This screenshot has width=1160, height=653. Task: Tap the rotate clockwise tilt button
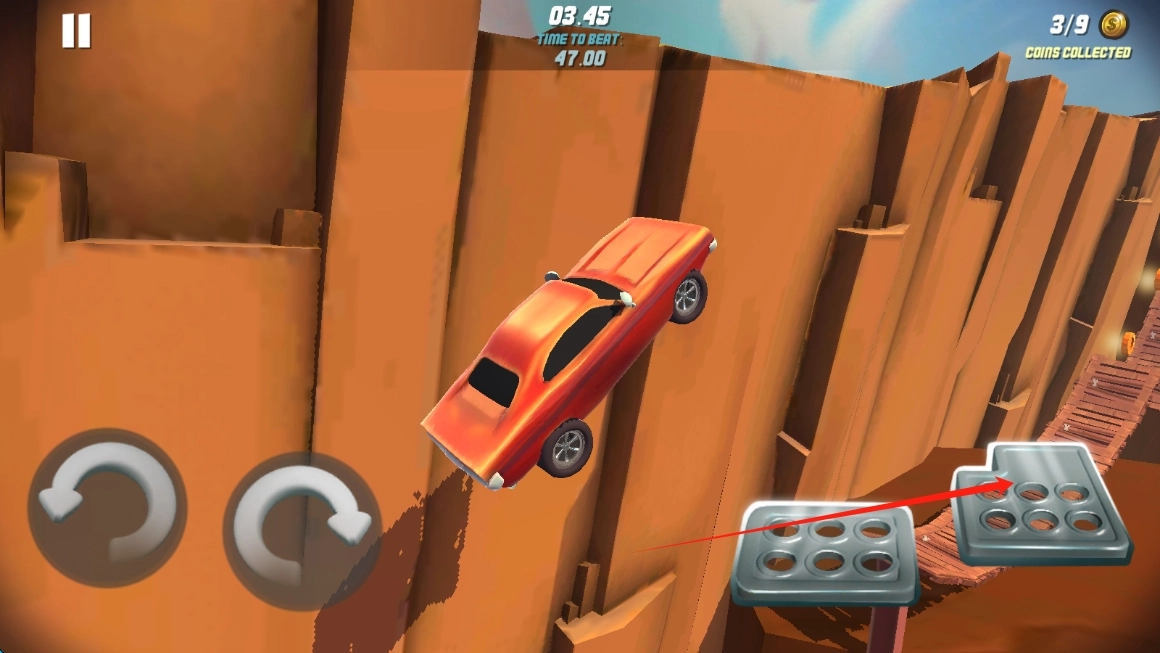tap(302, 530)
